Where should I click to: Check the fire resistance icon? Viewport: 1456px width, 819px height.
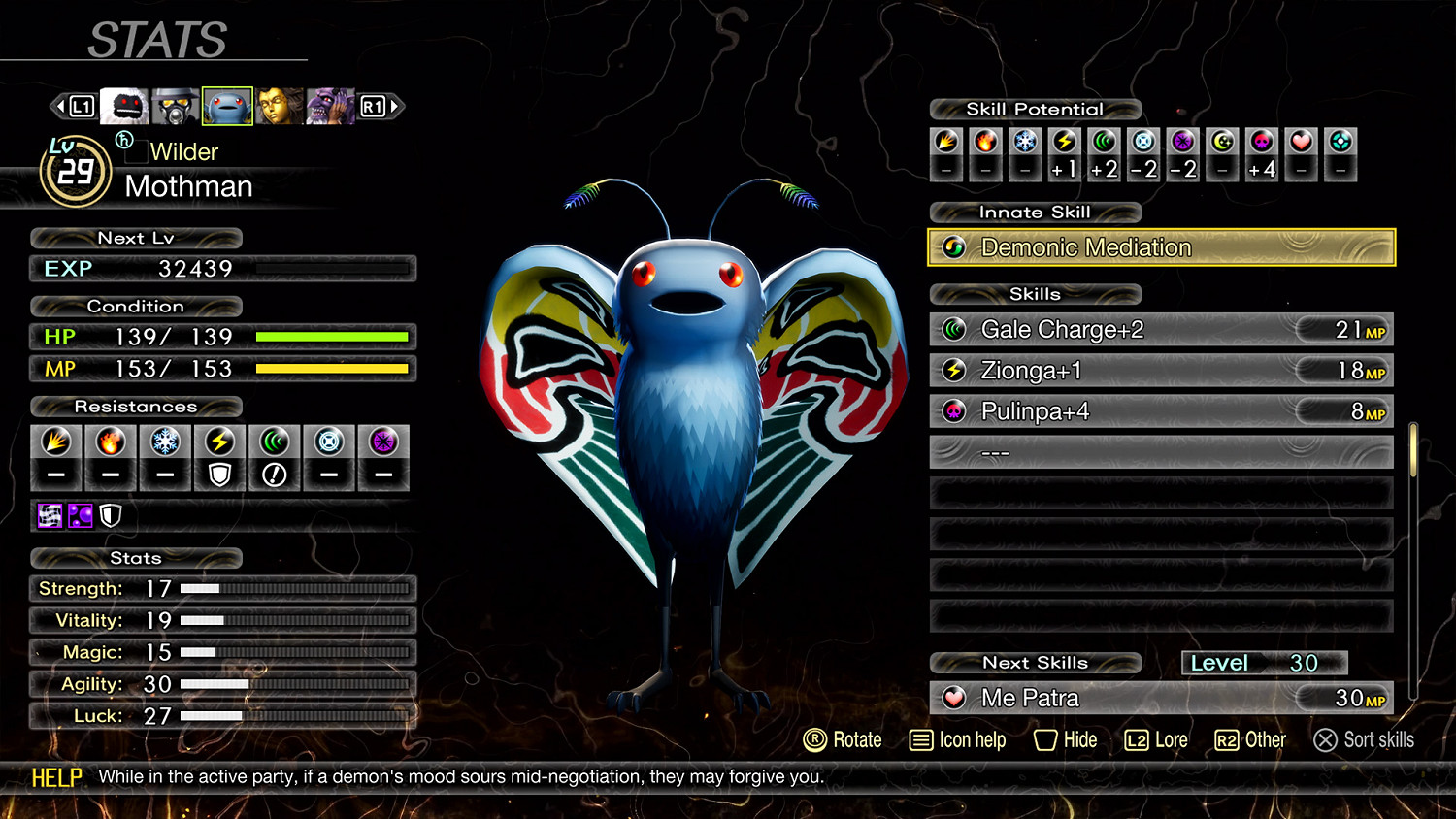pyautogui.click(x=111, y=442)
